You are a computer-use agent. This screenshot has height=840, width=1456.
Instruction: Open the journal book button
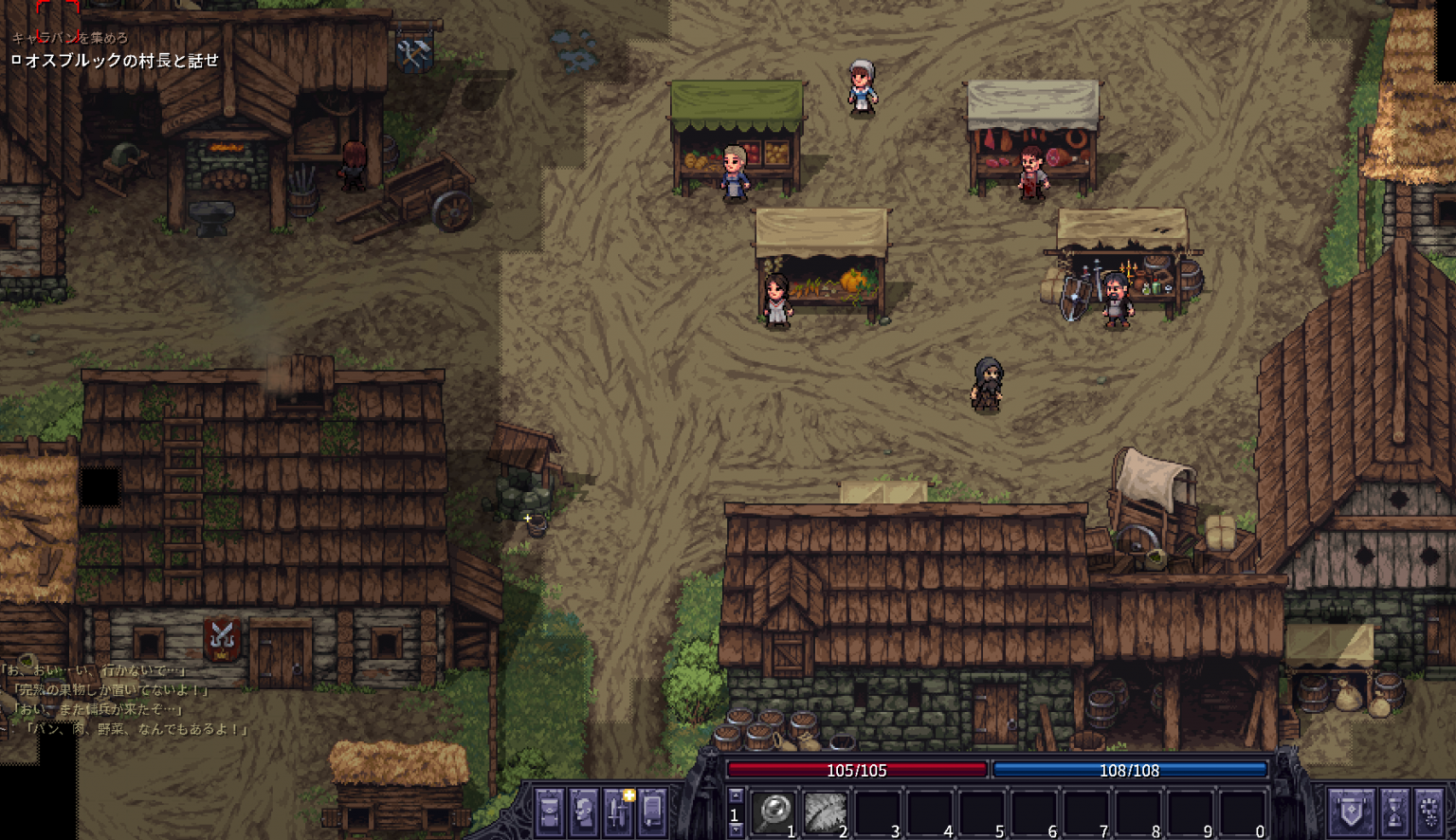tap(652, 812)
